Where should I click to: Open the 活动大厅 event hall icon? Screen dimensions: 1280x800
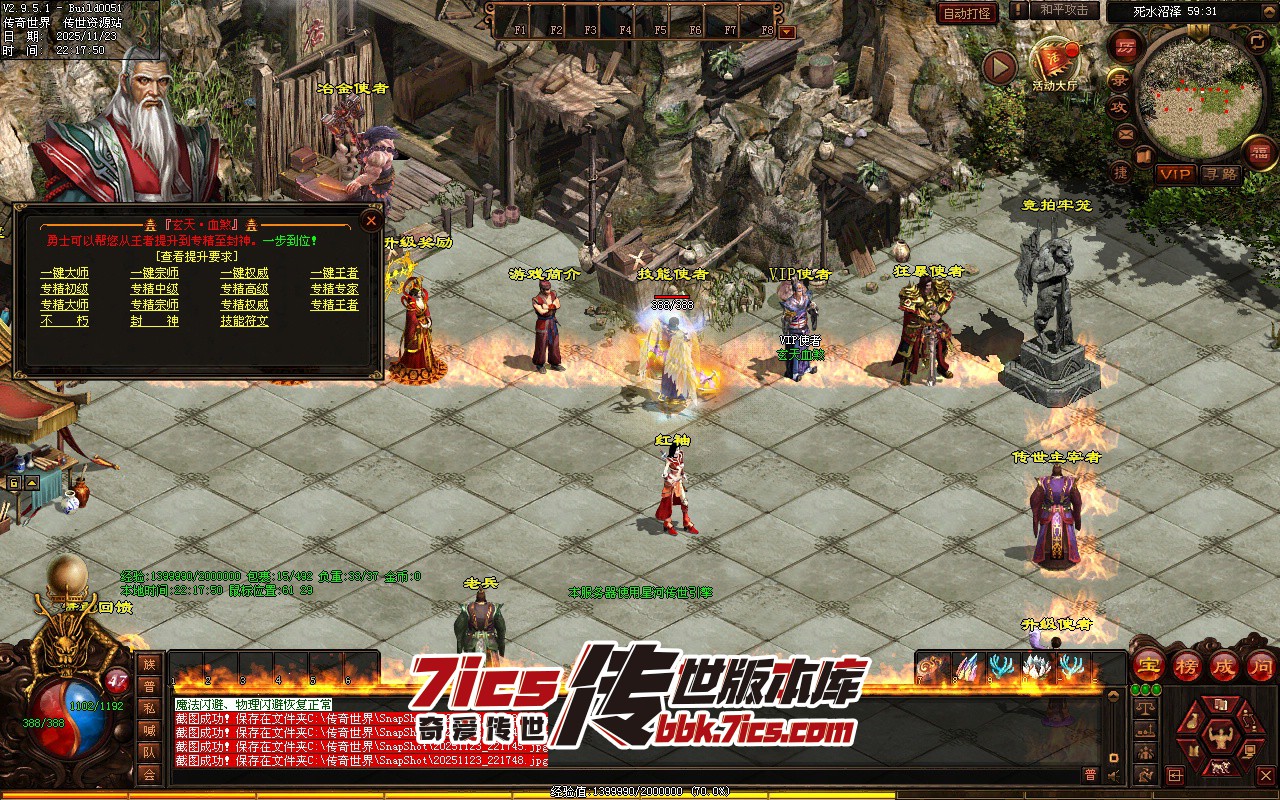[1055, 63]
